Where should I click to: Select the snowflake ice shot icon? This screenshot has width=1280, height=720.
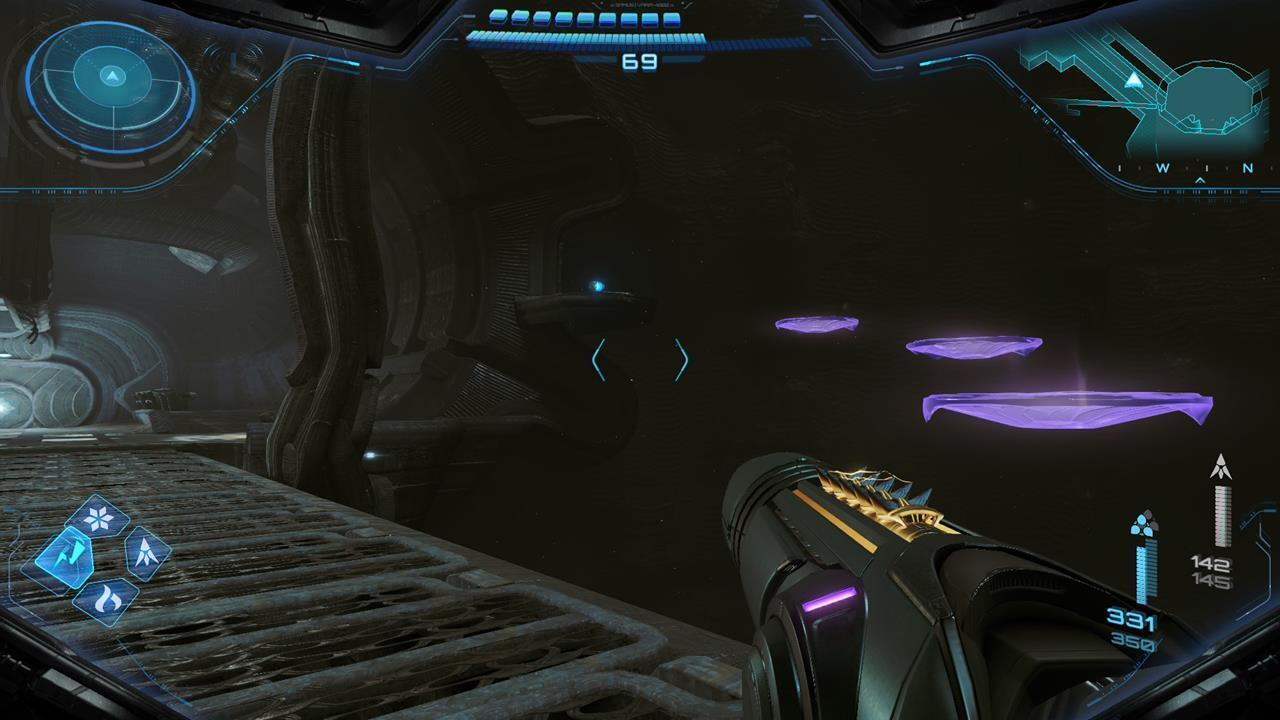point(99,517)
